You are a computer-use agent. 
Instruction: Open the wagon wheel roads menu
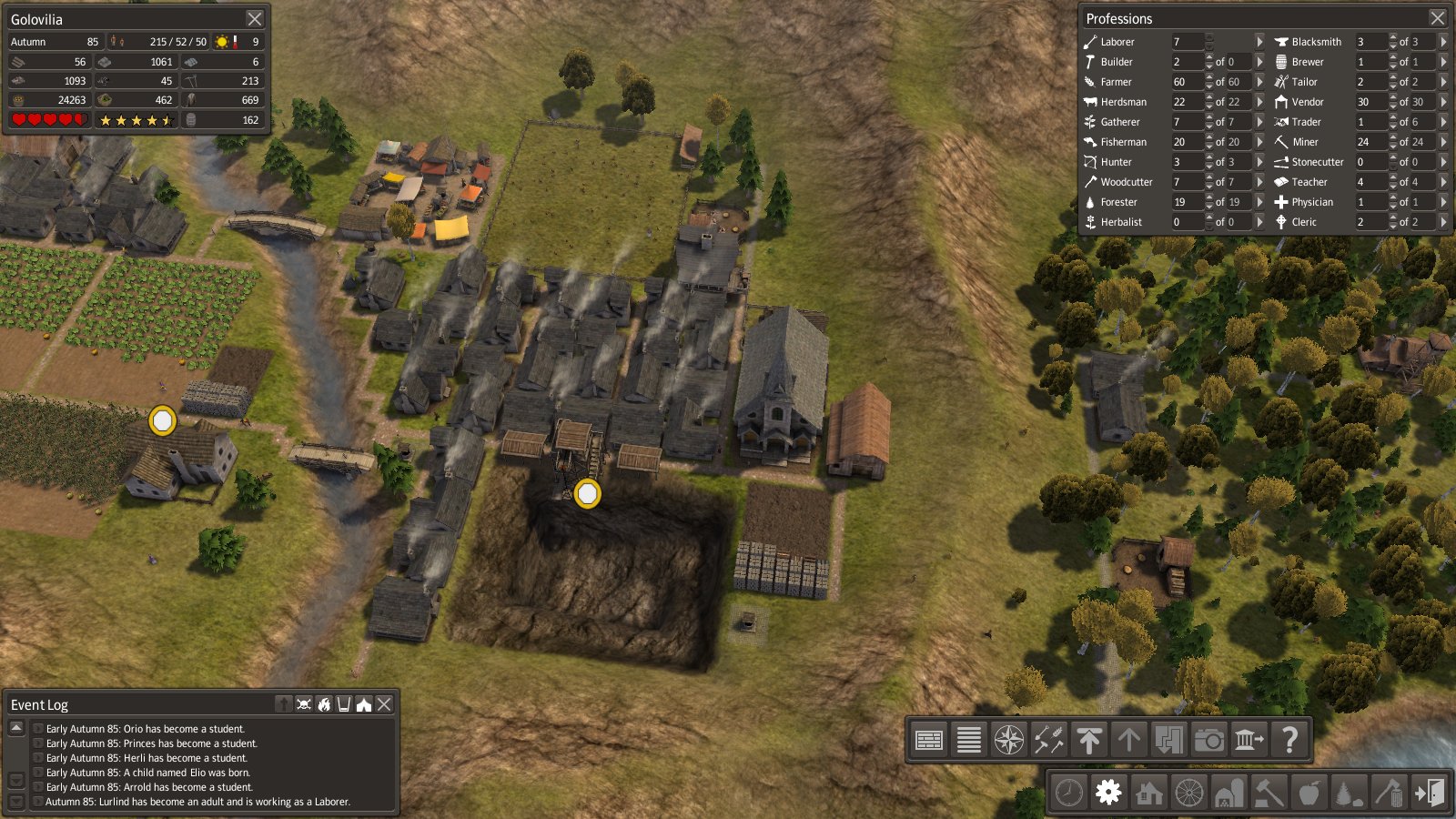[x=1189, y=793]
